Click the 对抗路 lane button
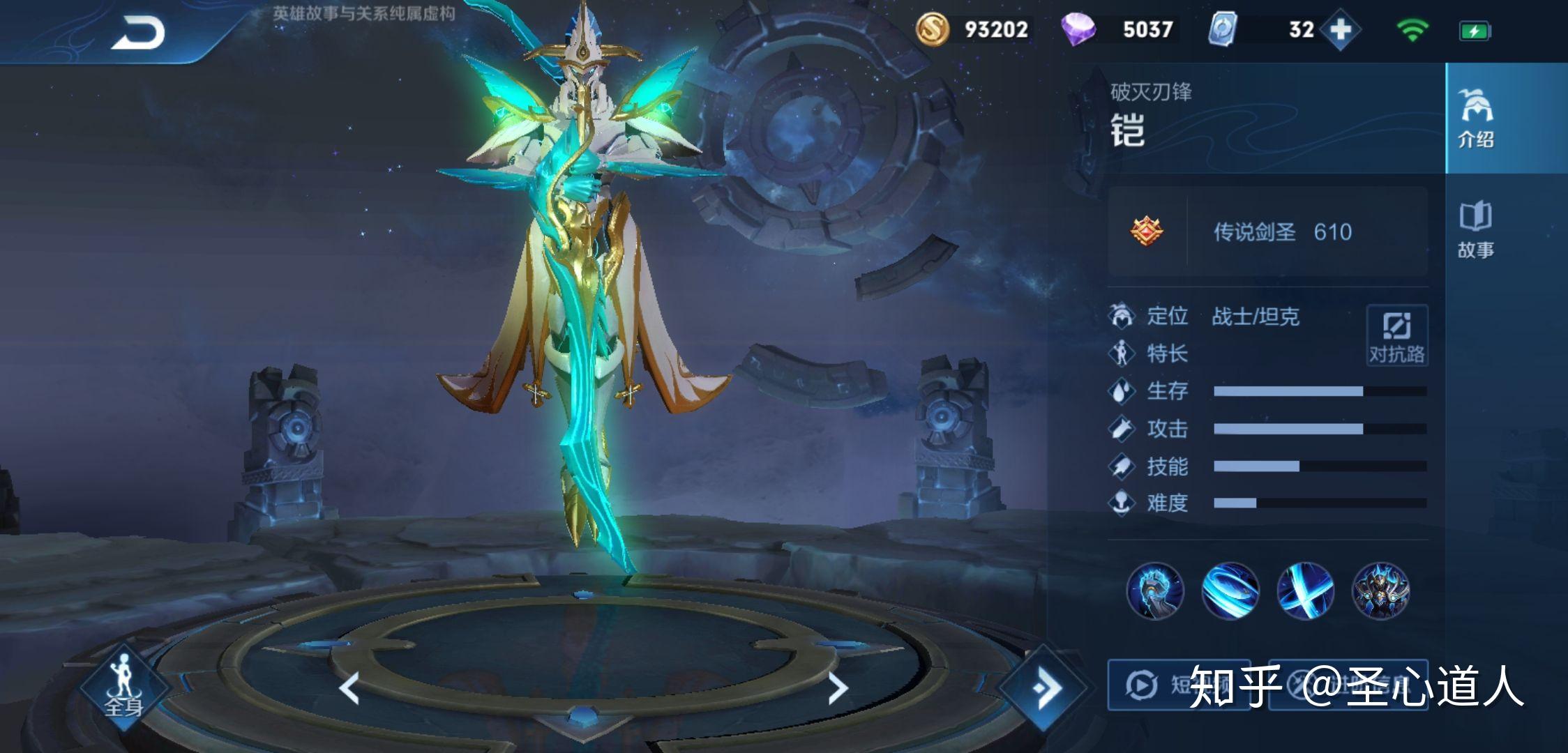Screen dimensions: 1568x753 click(x=1396, y=335)
